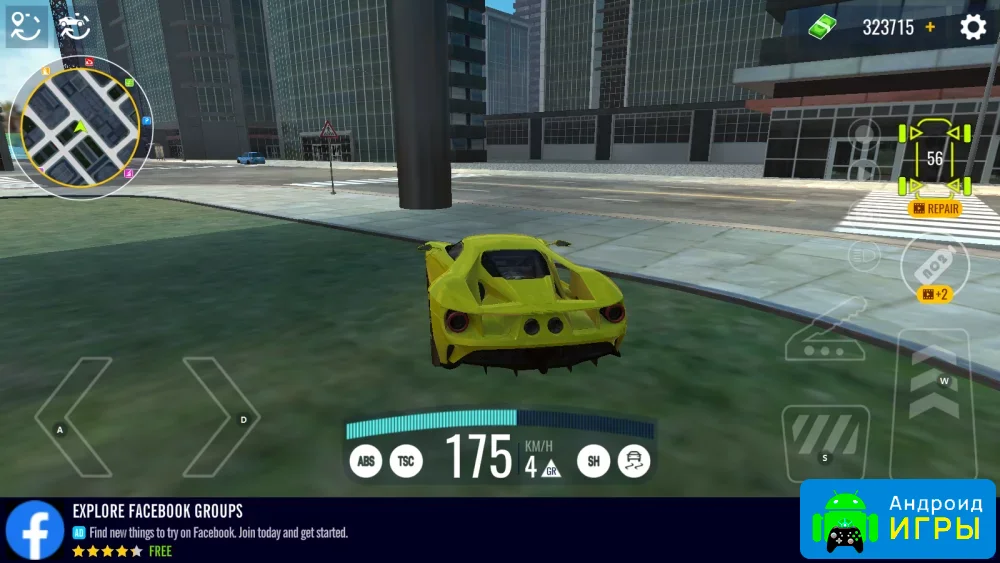Screen dimensions: 1000x563
Task: Tap the car reset icon
Action: [72, 24]
